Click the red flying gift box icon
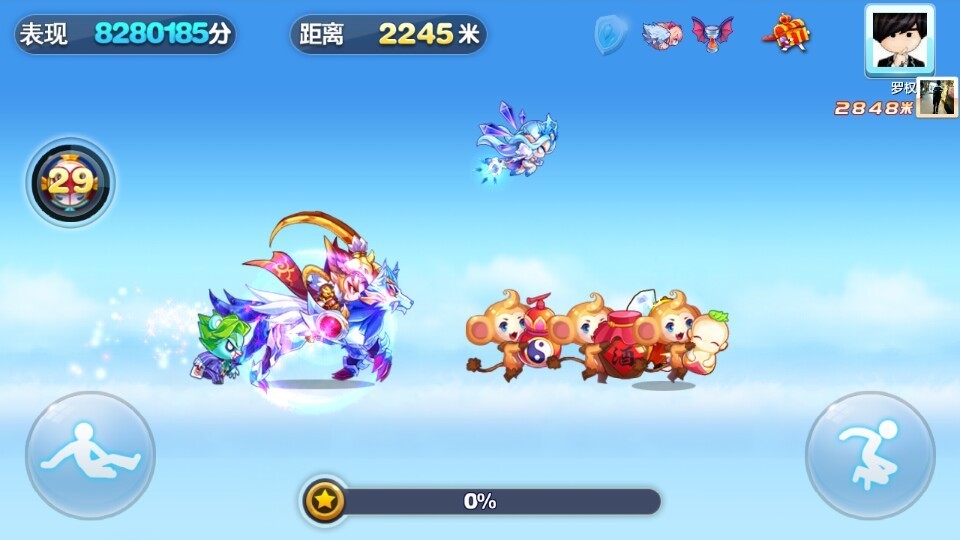Screen dimensions: 960x540 [786, 34]
